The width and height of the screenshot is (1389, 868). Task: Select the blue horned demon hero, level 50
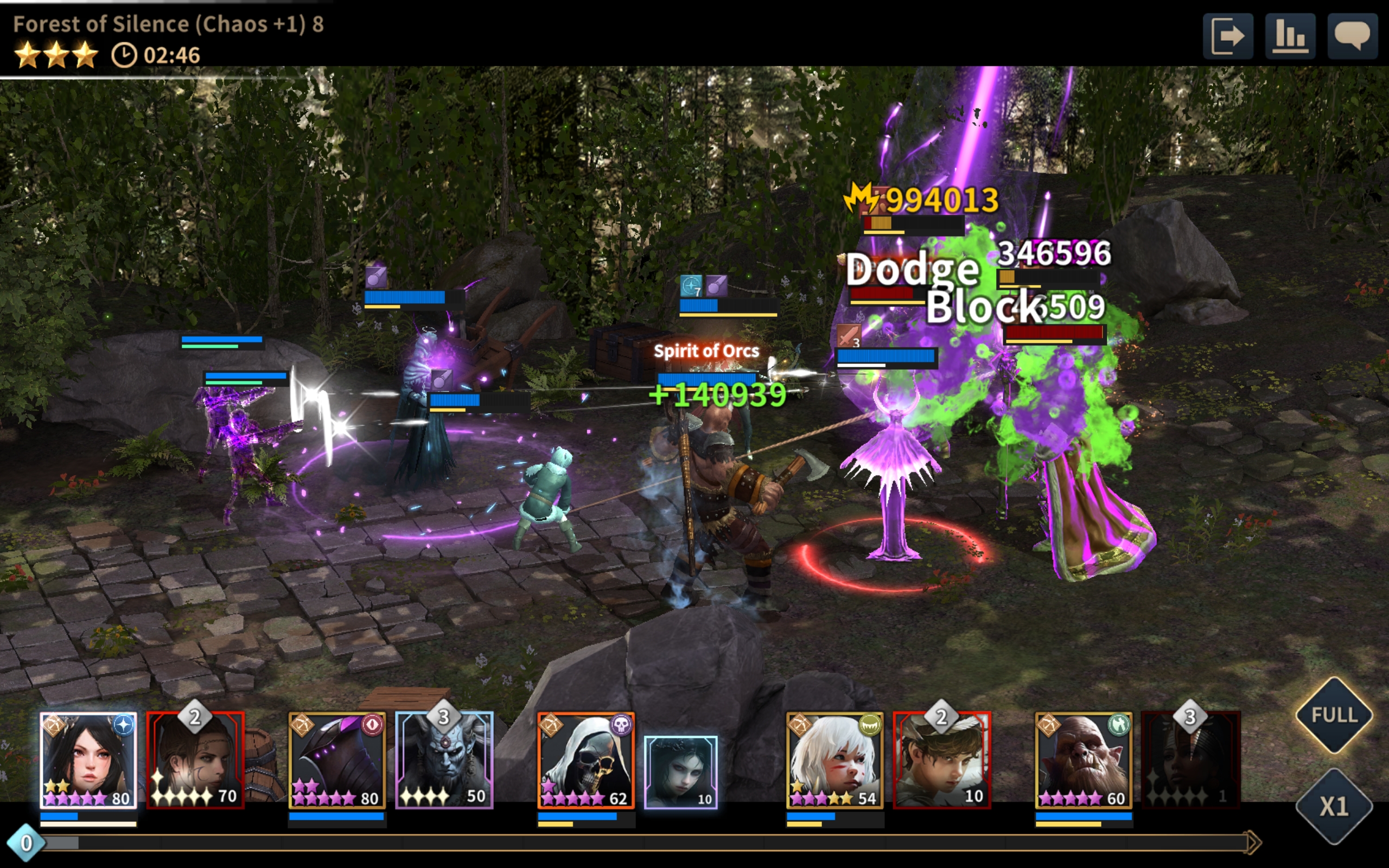444,760
